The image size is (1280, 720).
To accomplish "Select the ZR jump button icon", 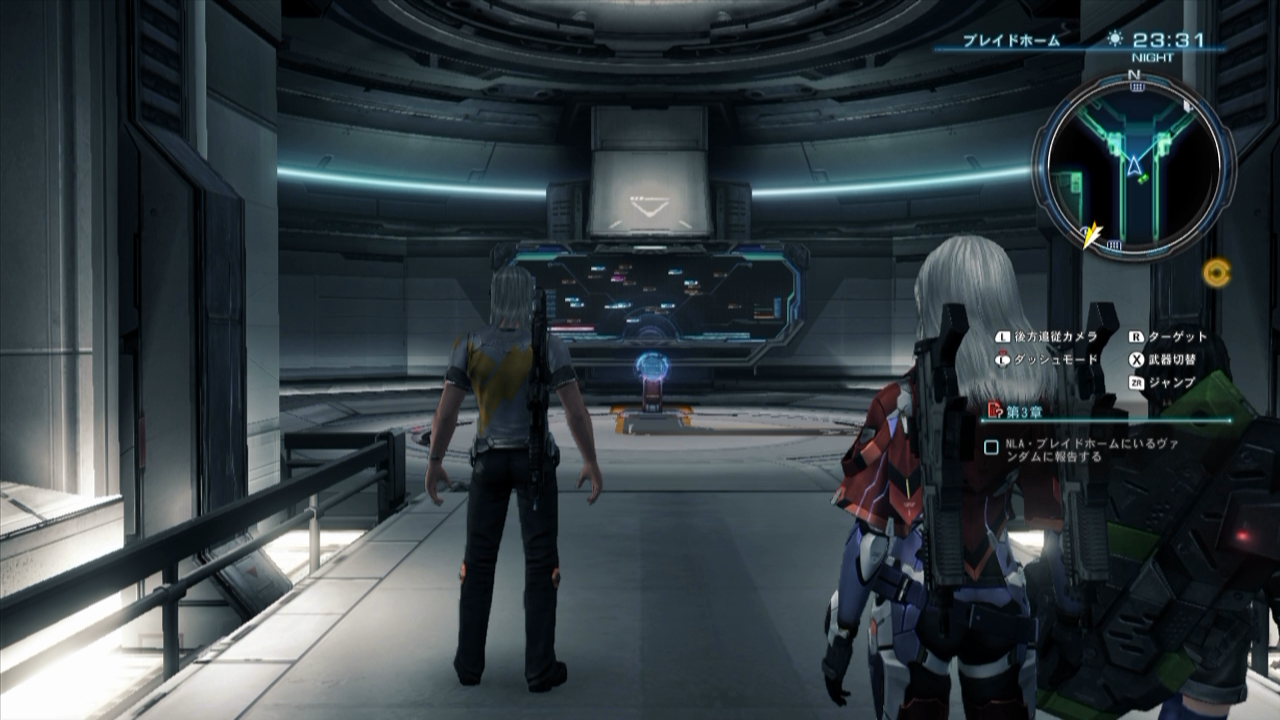I will click(x=1137, y=381).
